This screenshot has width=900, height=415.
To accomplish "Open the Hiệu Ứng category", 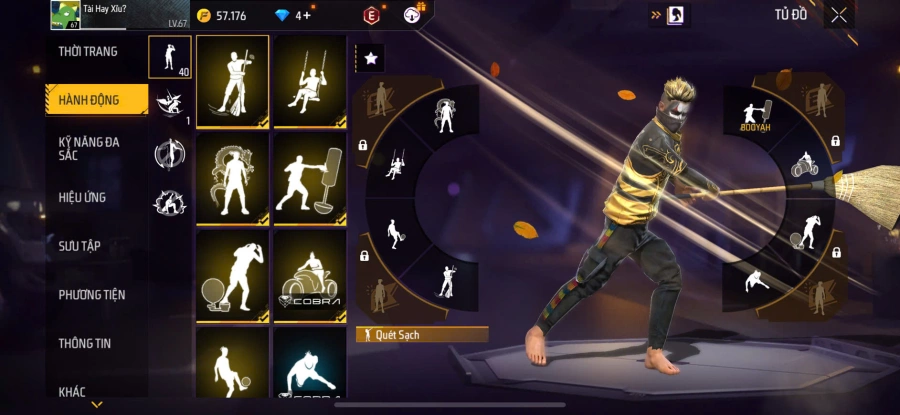I will 83,198.
